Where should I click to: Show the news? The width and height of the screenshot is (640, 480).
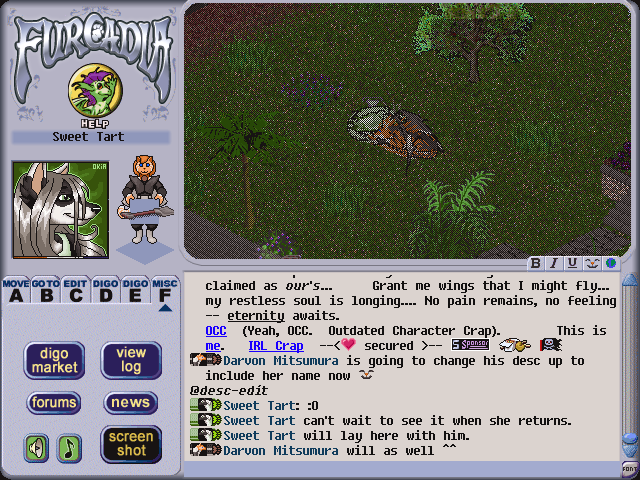coord(131,403)
